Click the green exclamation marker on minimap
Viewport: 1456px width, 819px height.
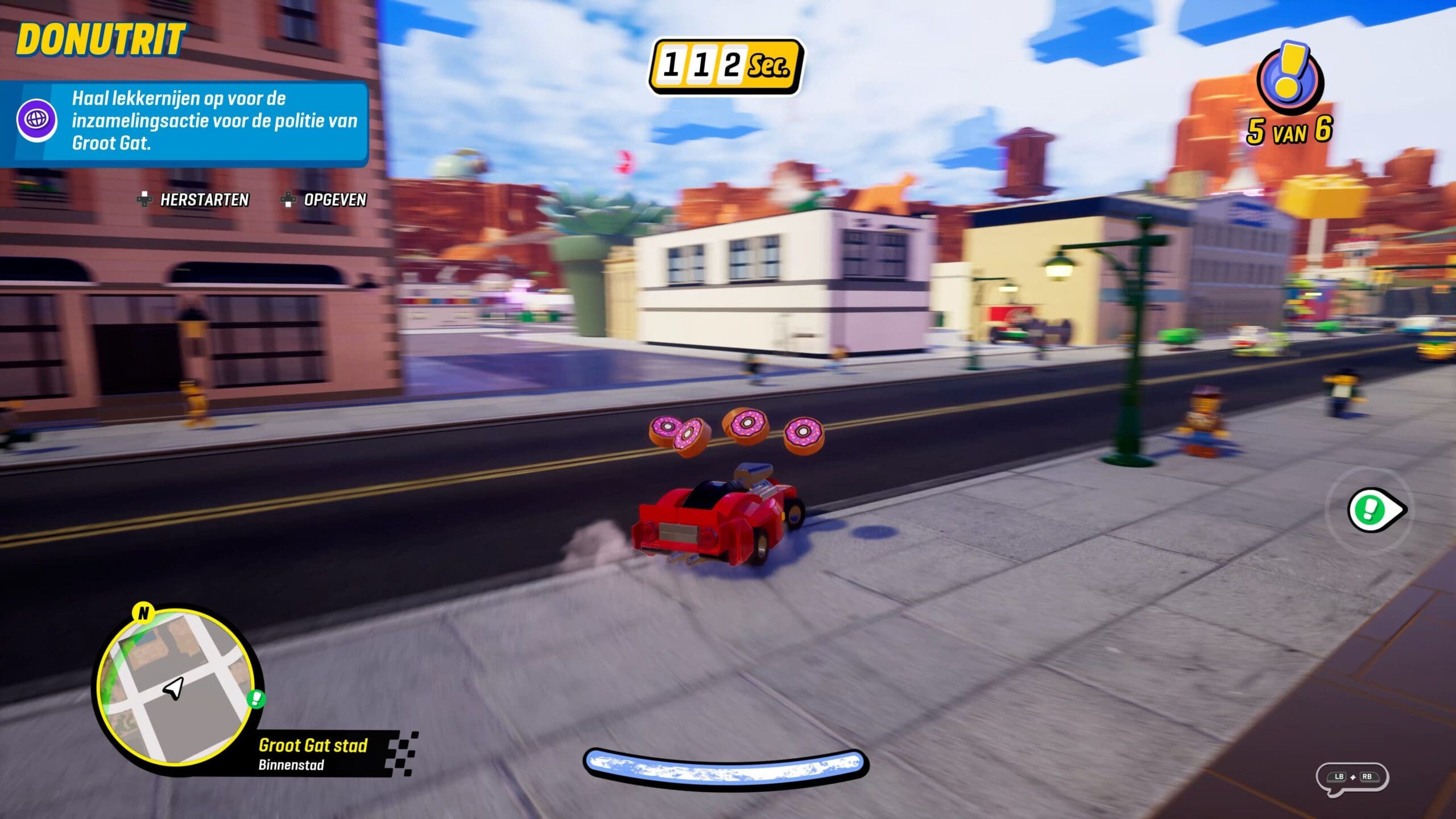pyautogui.click(x=257, y=698)
